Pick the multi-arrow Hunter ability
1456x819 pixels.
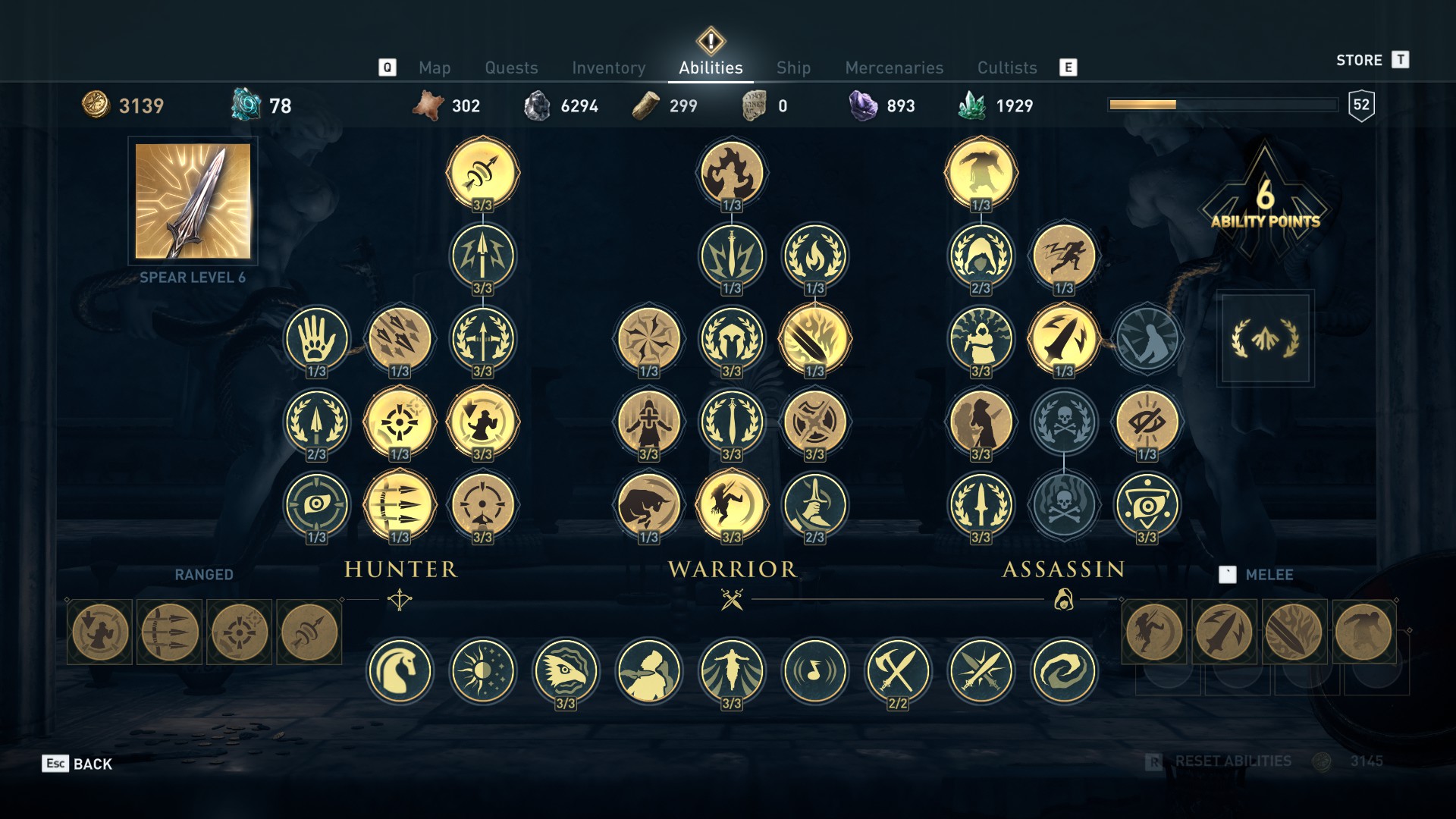400,504
